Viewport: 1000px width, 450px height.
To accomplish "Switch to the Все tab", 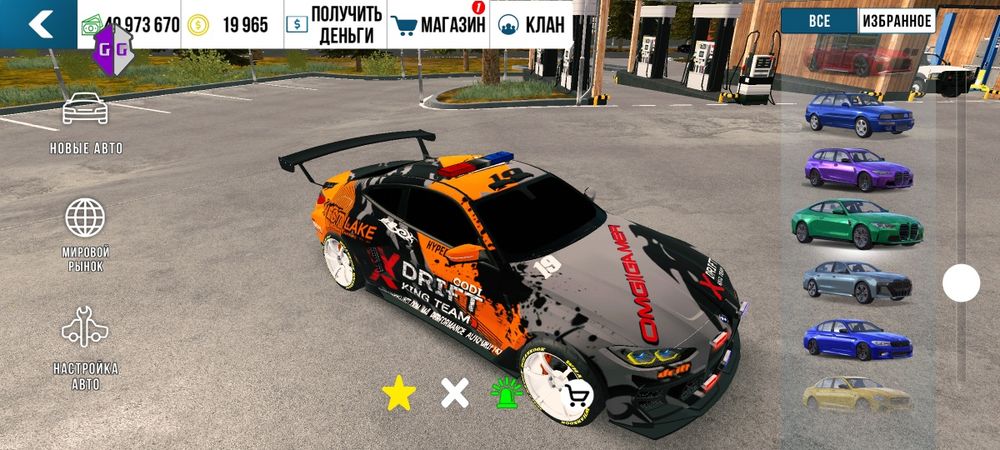I will click(818, 21).
